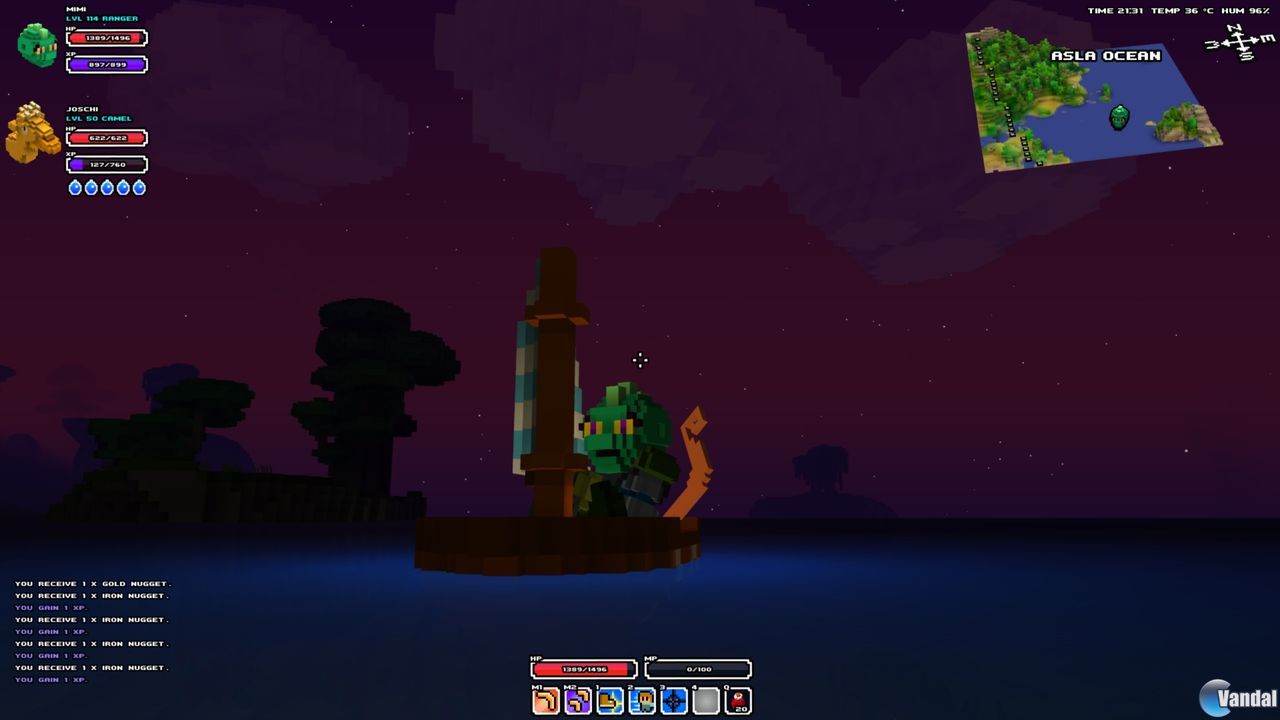The image size is (1280, 720).
Task: Activate the slot 1 kick ability icon
Action: (x=608, y=700)
